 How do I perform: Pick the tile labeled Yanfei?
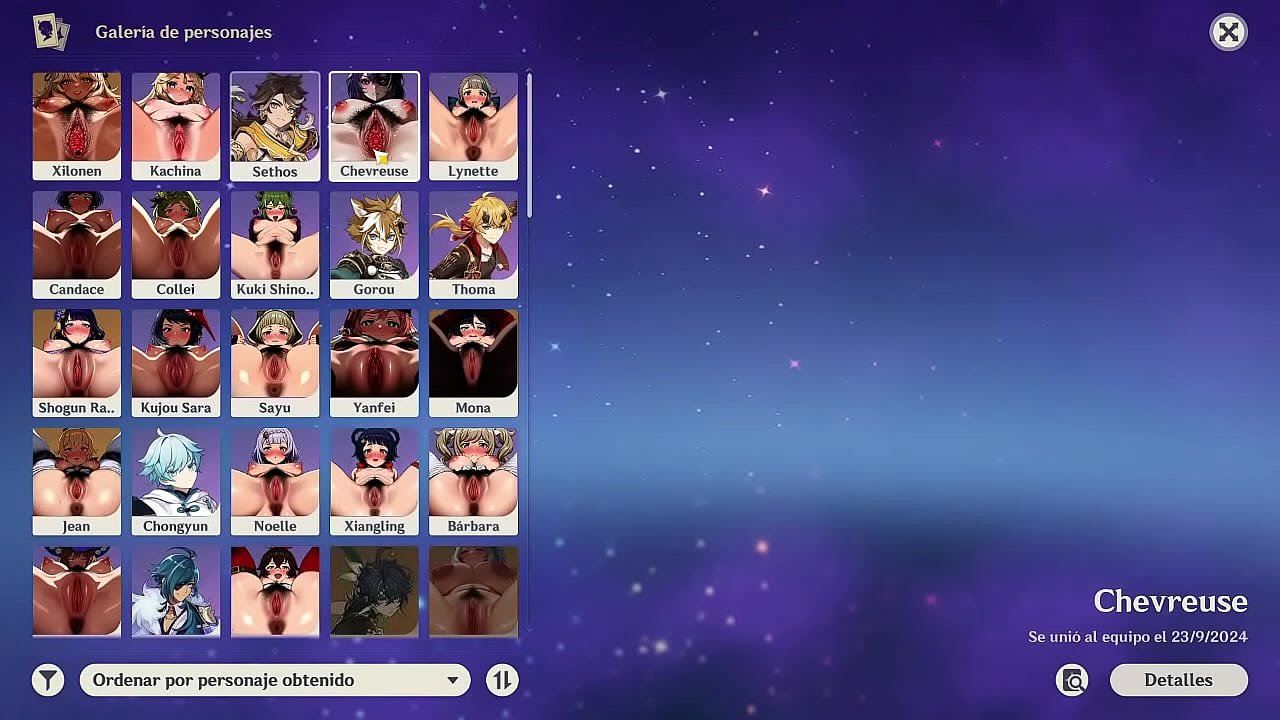(x=374, y=362)
